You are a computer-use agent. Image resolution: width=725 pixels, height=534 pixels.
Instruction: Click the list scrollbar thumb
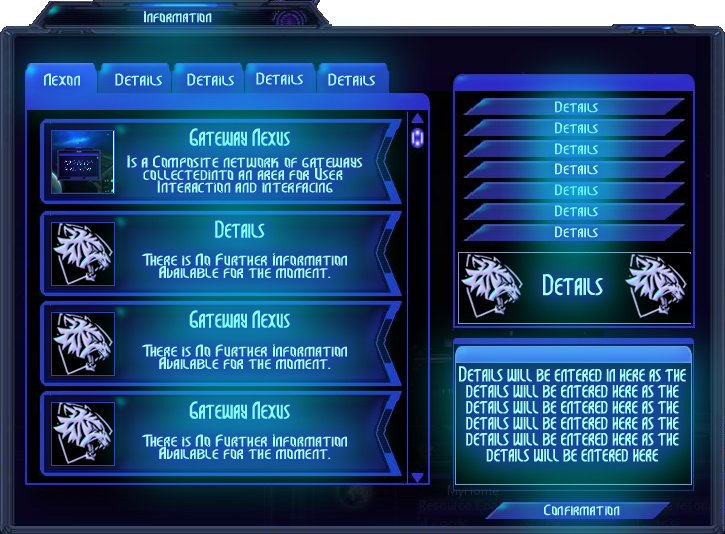(418, 138)
